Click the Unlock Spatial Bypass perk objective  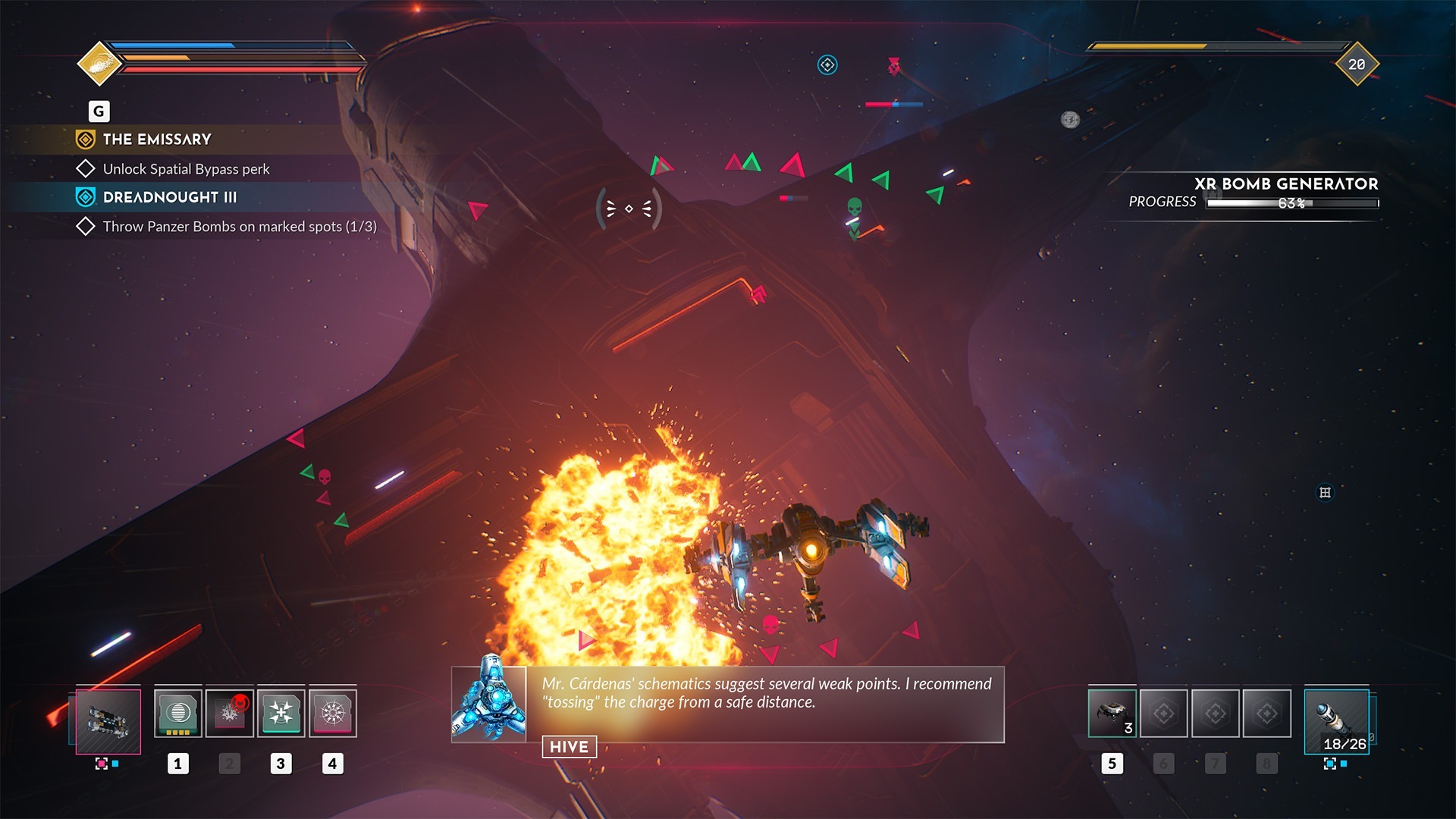point(186,169)
